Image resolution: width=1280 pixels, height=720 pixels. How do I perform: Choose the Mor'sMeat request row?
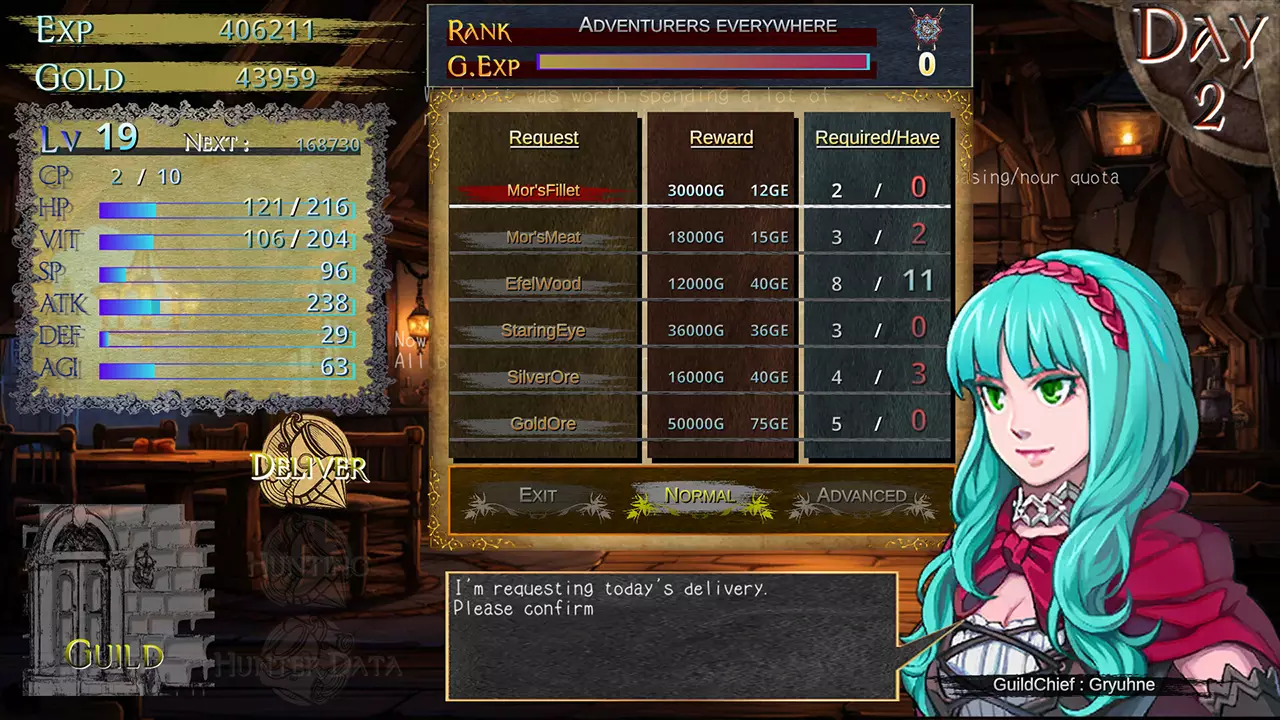(543, 237)
